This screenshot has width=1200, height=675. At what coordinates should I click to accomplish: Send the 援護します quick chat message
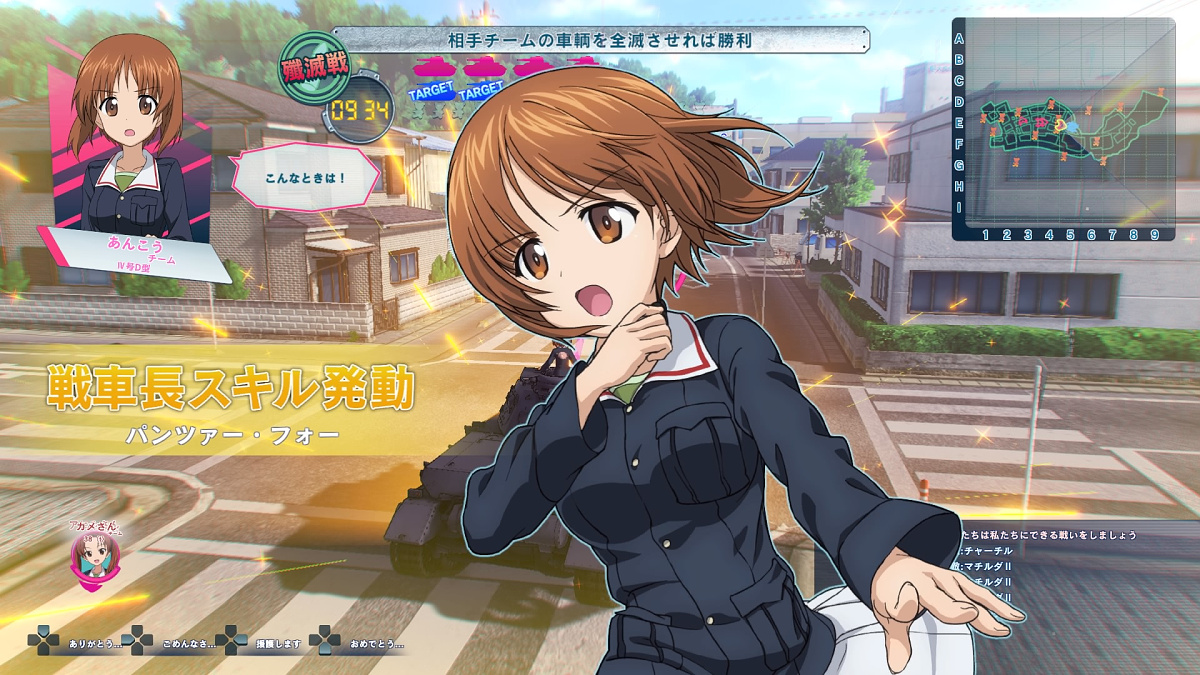[x=264, y=641]
